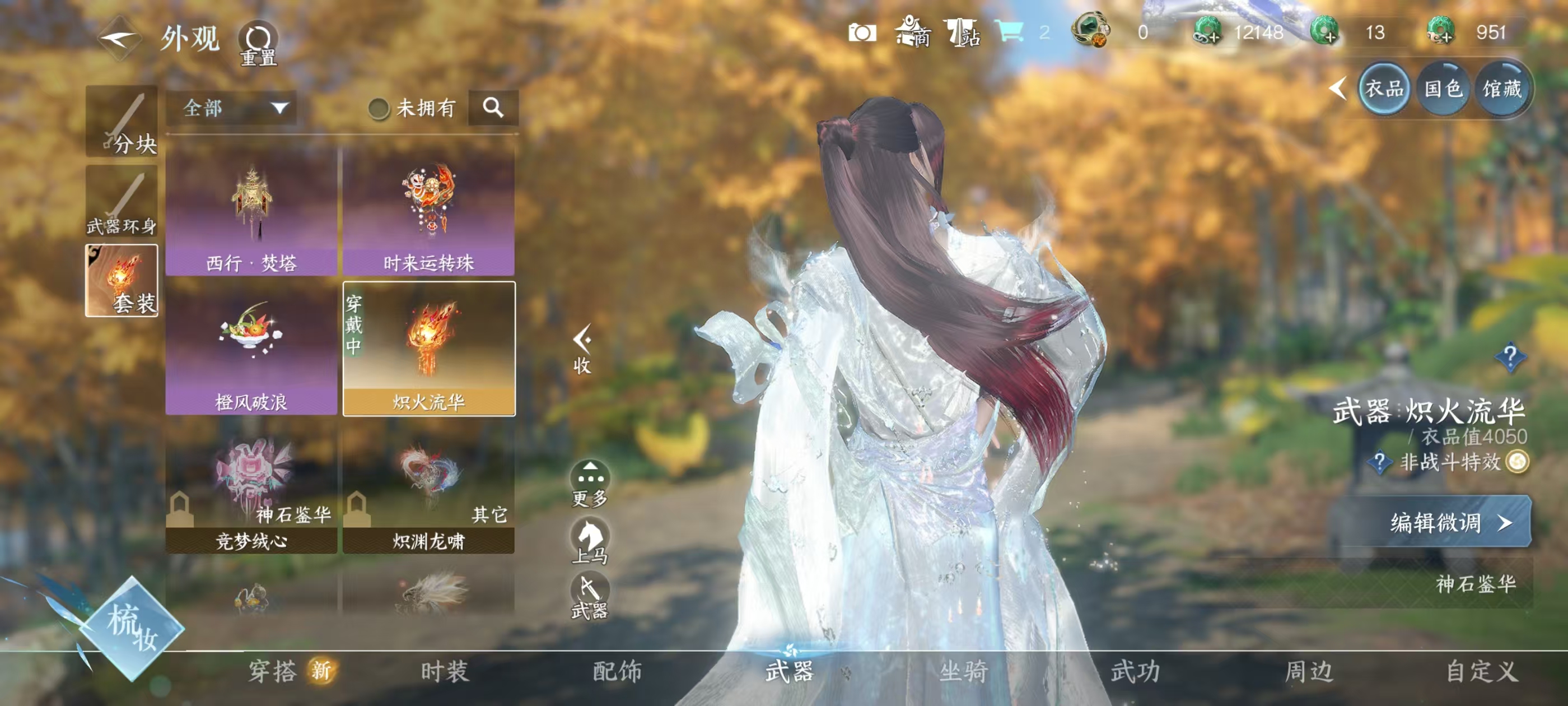Go back using the arrow beside 外观
Image resolution: width=1568 pixels, height=706 pixels.
tap(119, 39)
